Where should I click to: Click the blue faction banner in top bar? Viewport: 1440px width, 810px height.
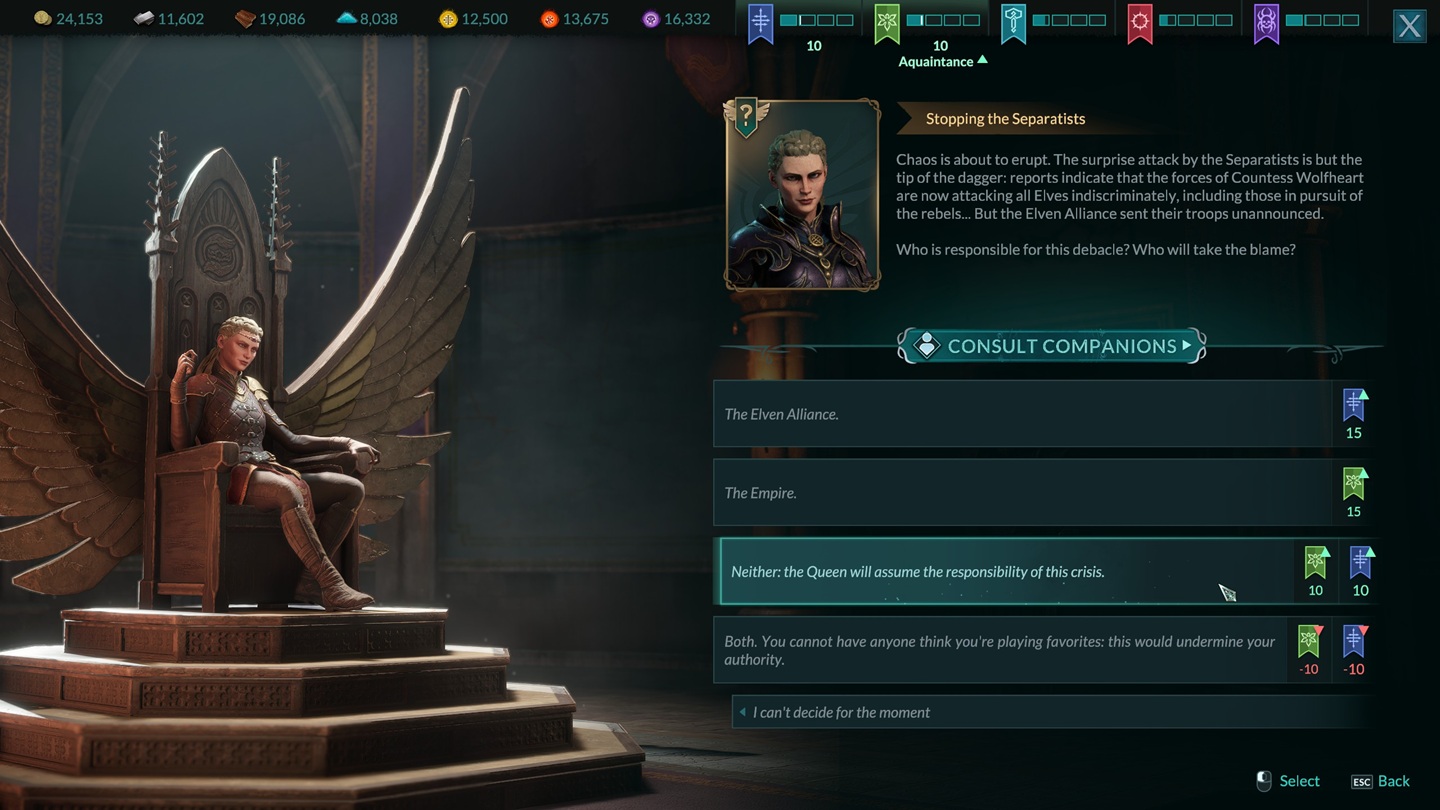click(761, 23)
